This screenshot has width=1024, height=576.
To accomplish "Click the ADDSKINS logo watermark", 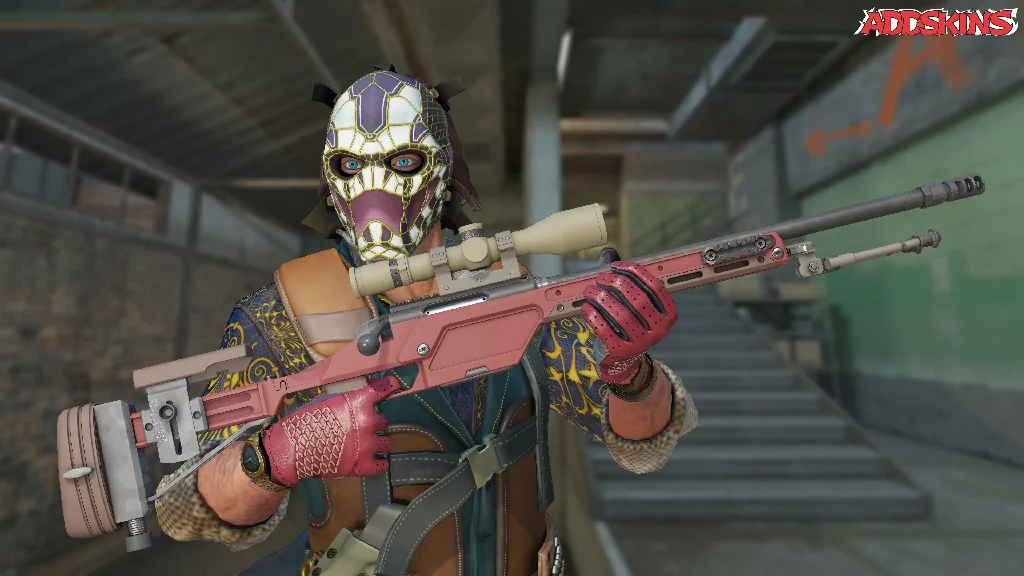I will pyautogui.click(x=936, y=23).
